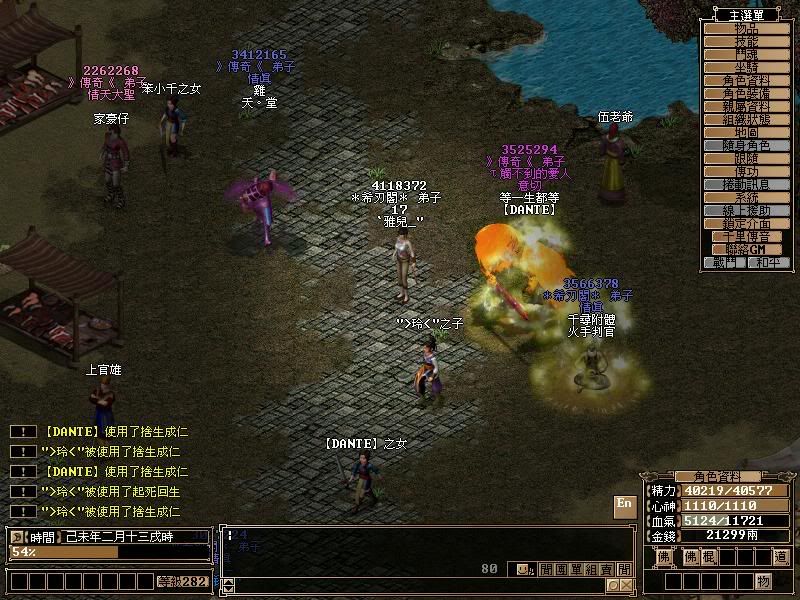800x600 pixels.
Task: Open the 地圖 map
Action: point(747,133)
